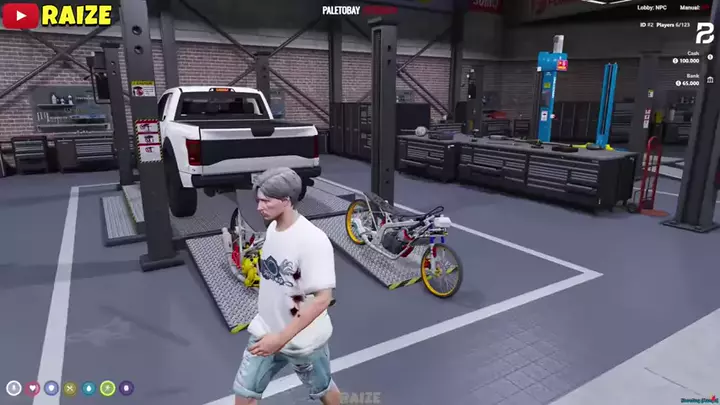Click the blue shield armor icon
The image size is (720, 405).
51,388
